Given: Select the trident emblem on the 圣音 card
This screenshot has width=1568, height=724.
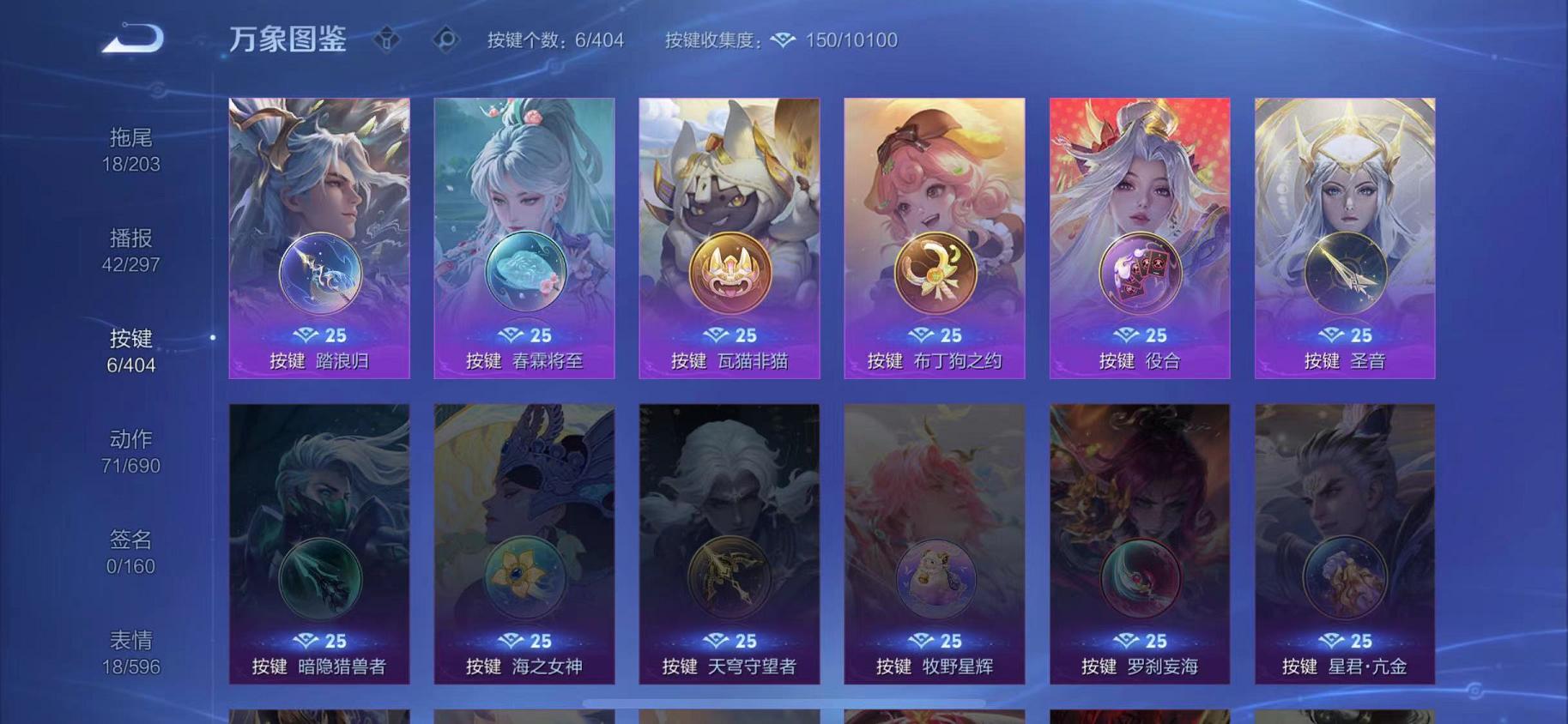Looking at the screenshot, I should [x=1347, y=272].
